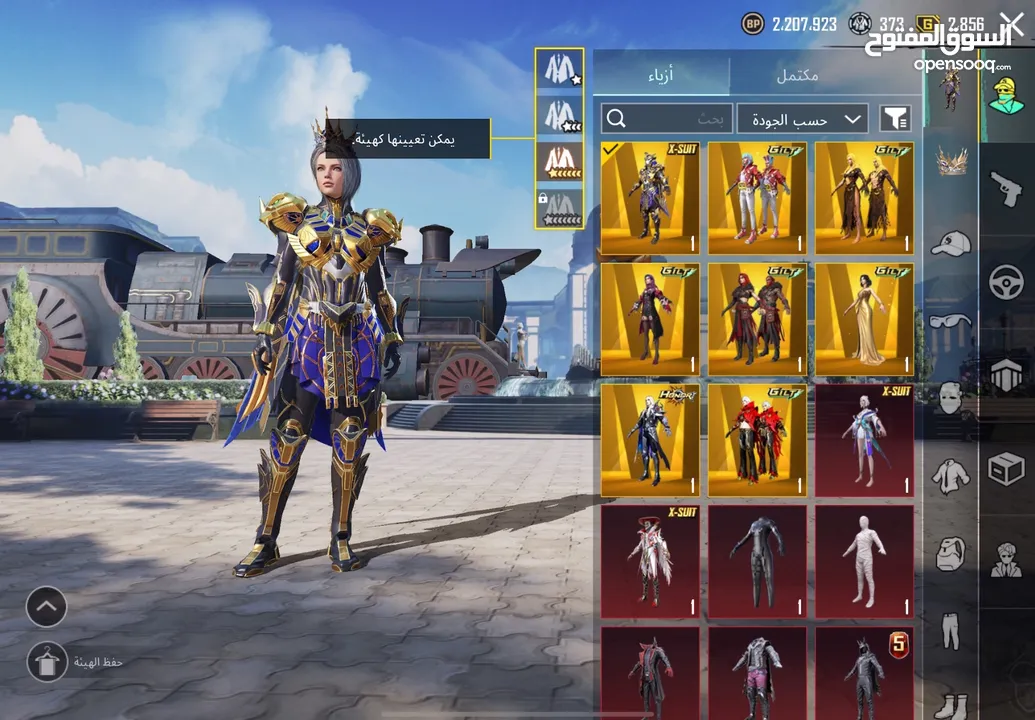Select the white mummy wrap outfit
The width and height of the screenshot is (1035, 720).
point(864,562)
